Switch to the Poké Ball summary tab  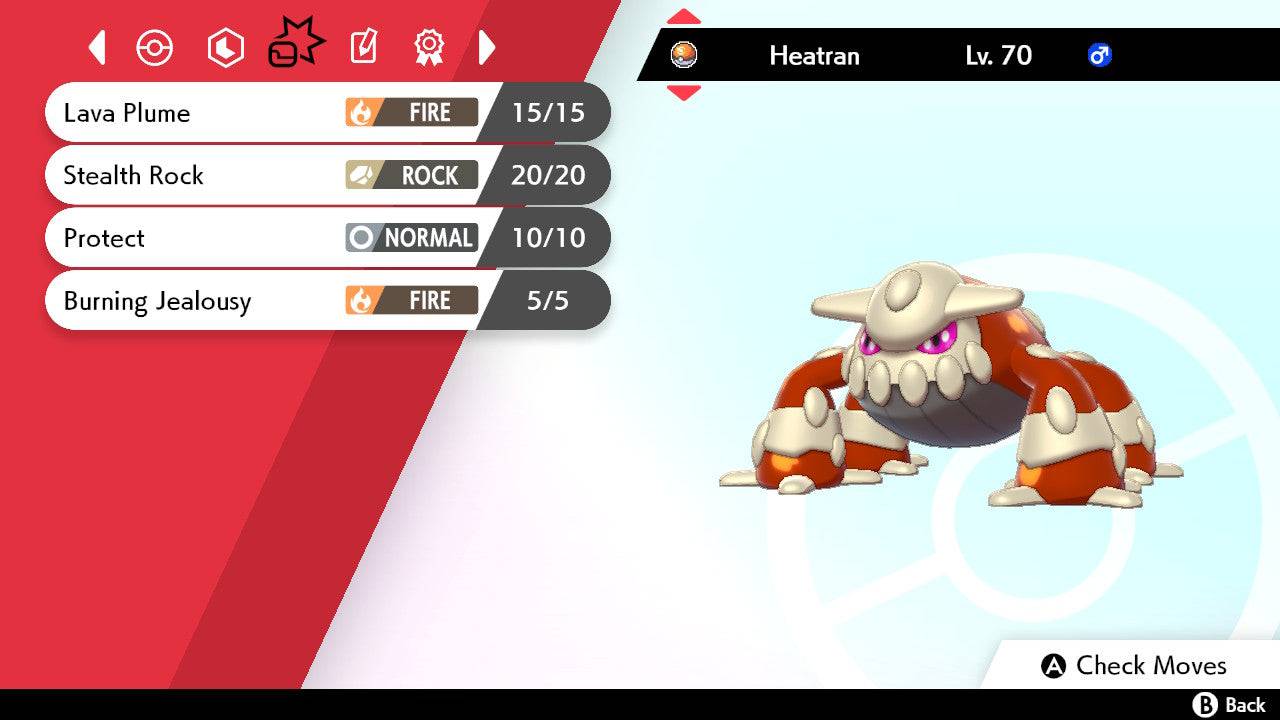[x=155, y=48]
